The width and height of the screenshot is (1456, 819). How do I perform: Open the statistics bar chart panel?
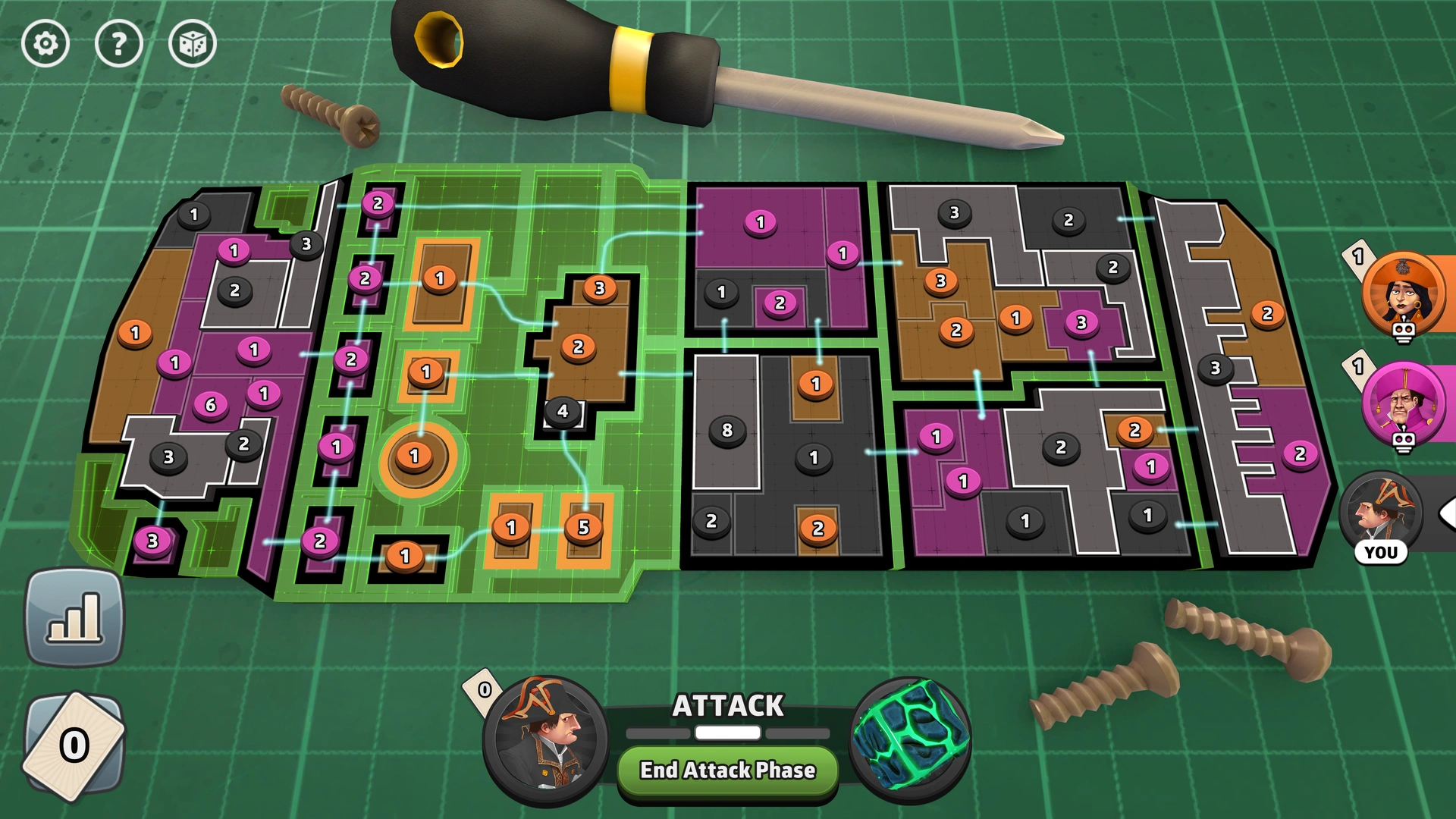74,616
